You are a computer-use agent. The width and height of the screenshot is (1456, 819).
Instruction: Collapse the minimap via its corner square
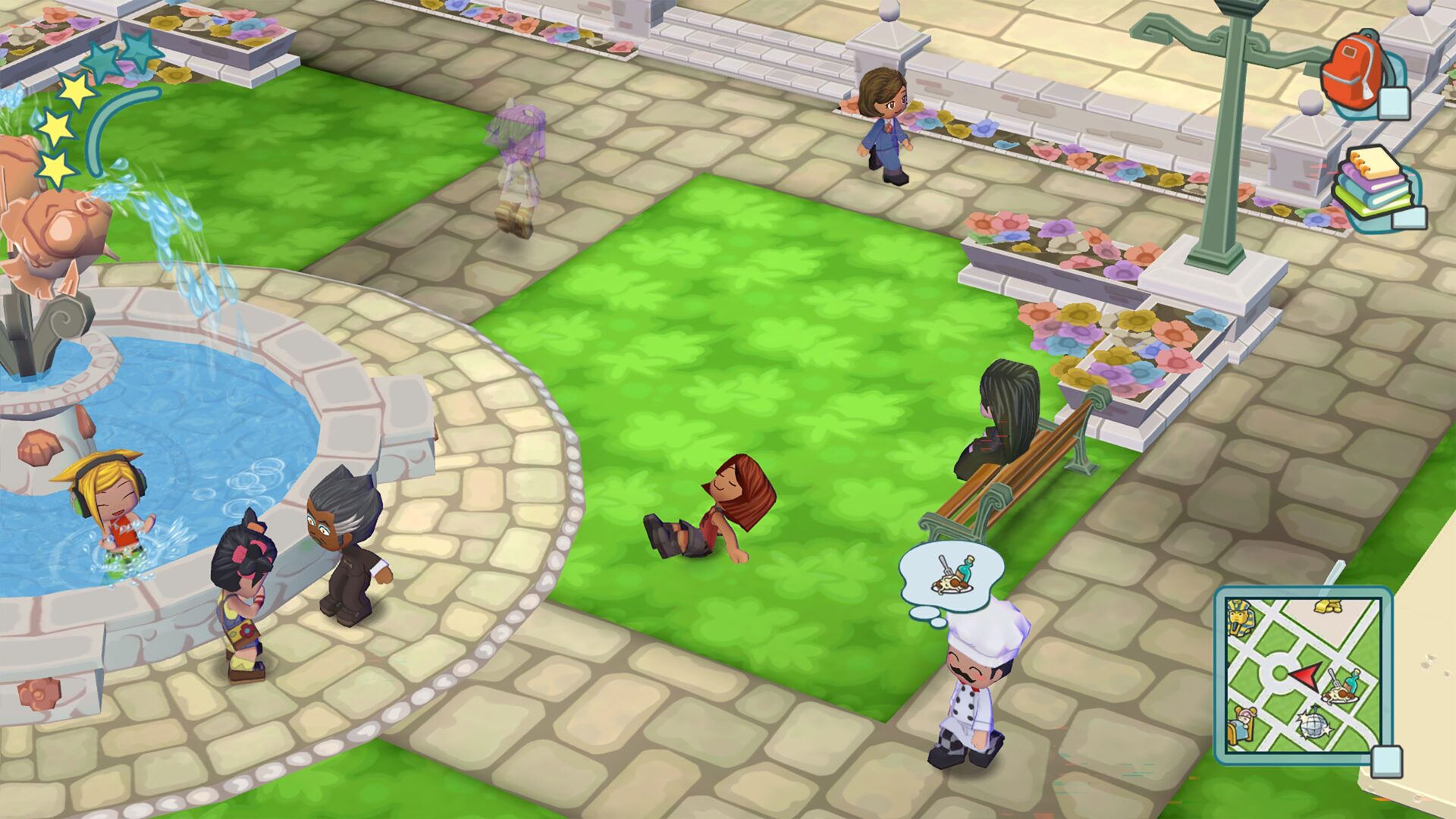click(x=1387, y=763)
